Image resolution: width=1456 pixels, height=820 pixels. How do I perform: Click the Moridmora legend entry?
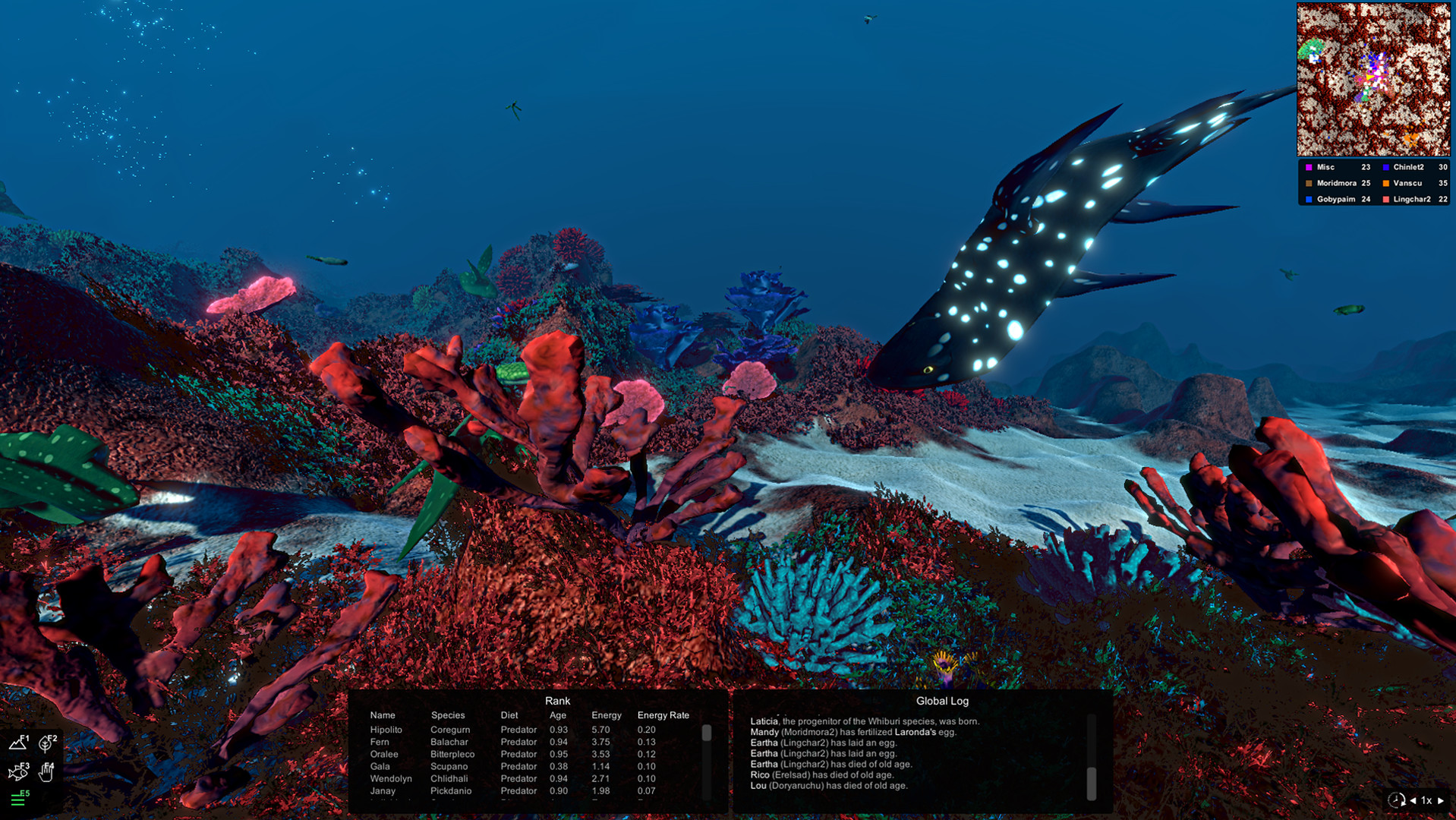(1338, 183)
